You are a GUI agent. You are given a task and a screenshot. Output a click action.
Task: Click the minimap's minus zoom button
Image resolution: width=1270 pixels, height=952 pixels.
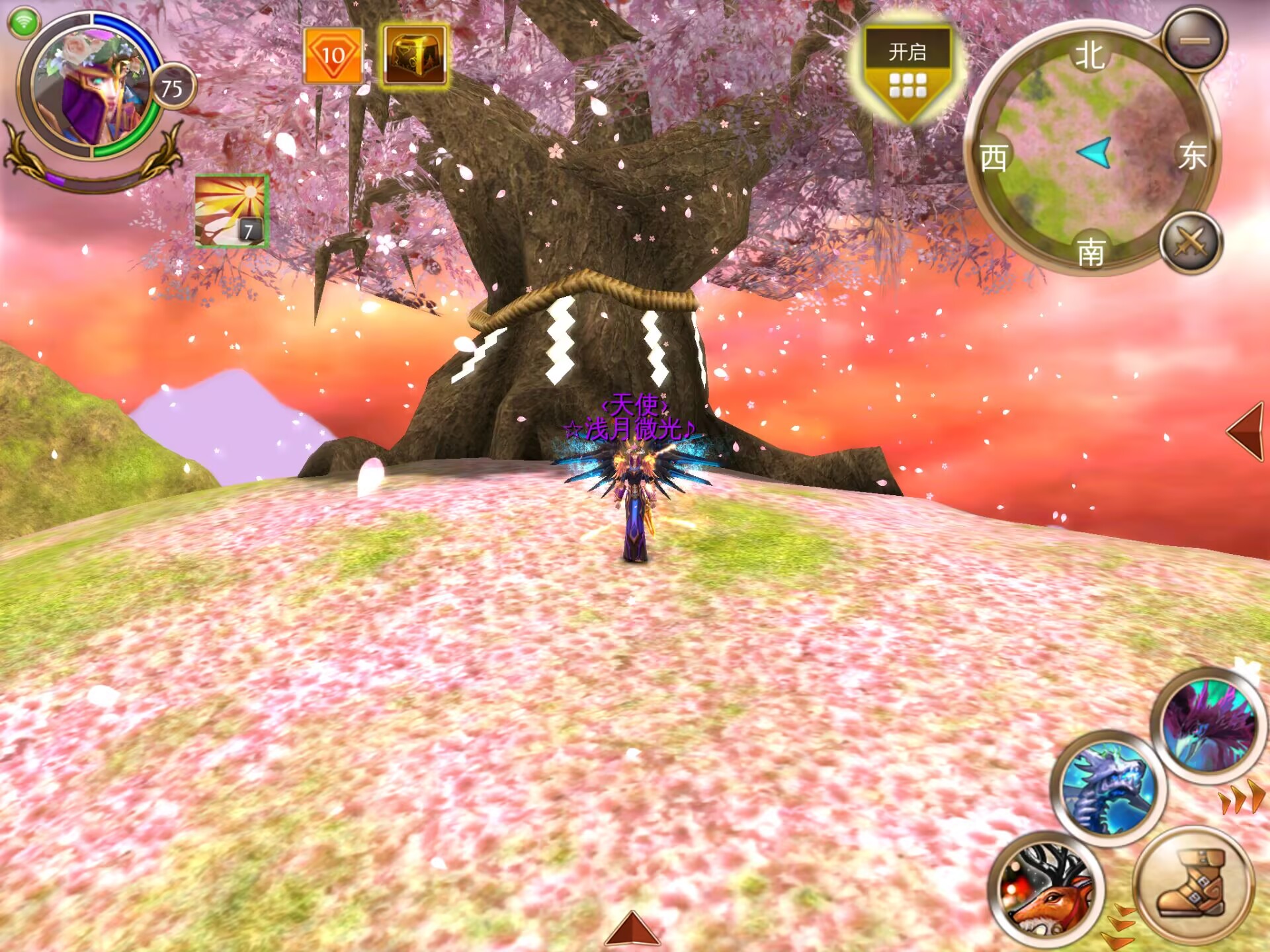(x=1195, y=40)
